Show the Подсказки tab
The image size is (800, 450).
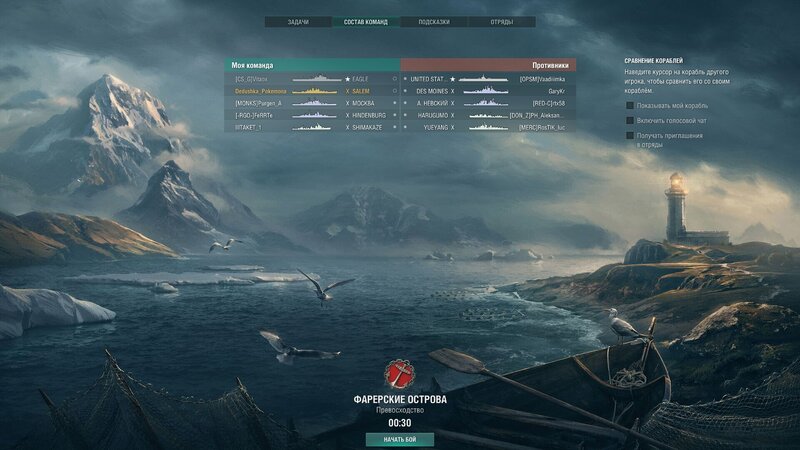click(x=436, y=21)
